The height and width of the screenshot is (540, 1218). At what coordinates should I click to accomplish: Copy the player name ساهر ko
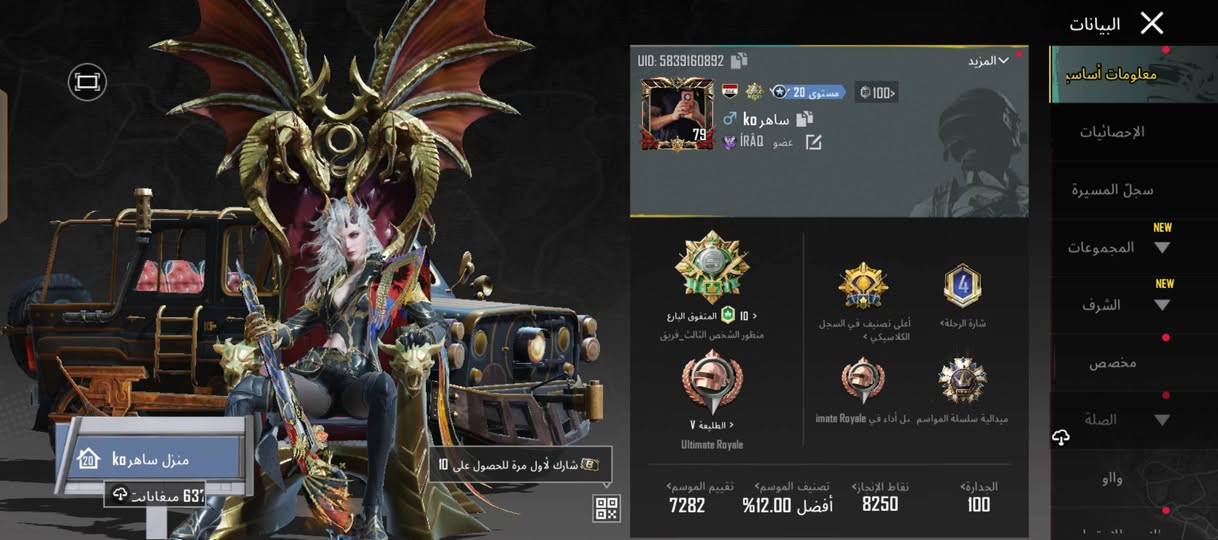click(x=803, y=120)
